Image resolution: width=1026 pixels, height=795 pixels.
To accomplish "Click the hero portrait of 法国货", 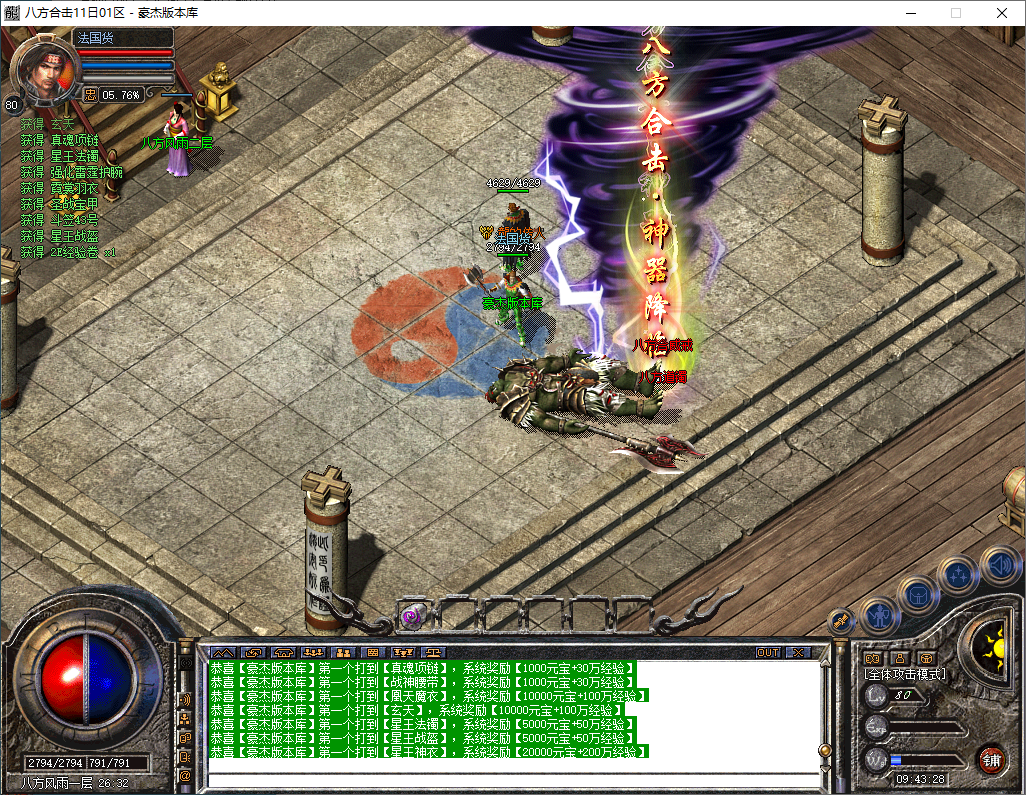I will tap(45, 70).
